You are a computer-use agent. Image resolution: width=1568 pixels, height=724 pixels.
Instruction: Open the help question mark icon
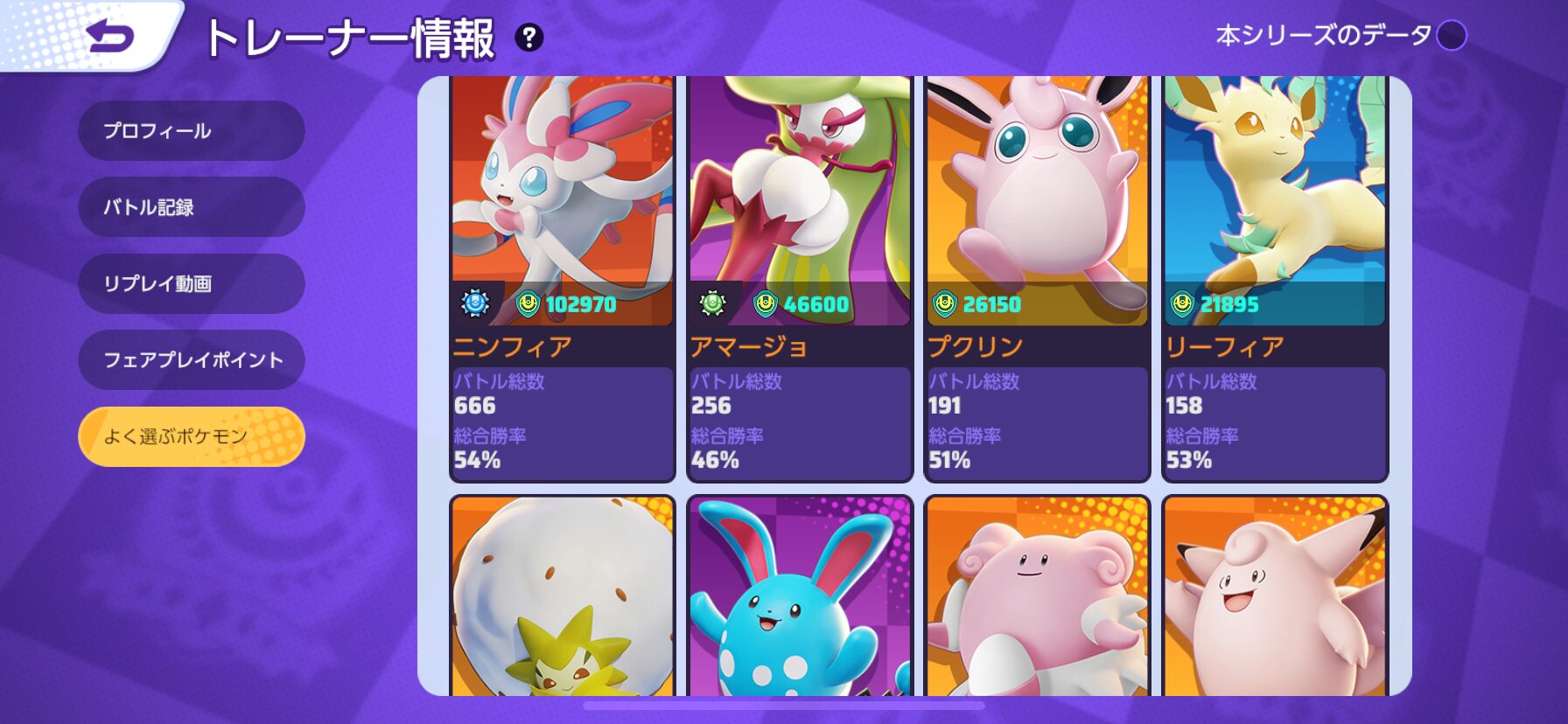pos(528,38)
